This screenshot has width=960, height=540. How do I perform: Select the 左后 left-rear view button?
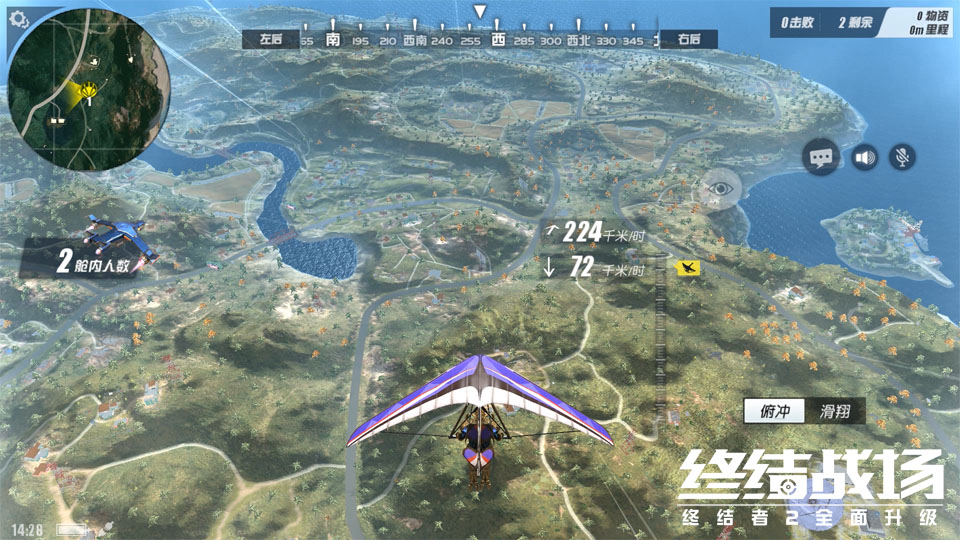271,40
